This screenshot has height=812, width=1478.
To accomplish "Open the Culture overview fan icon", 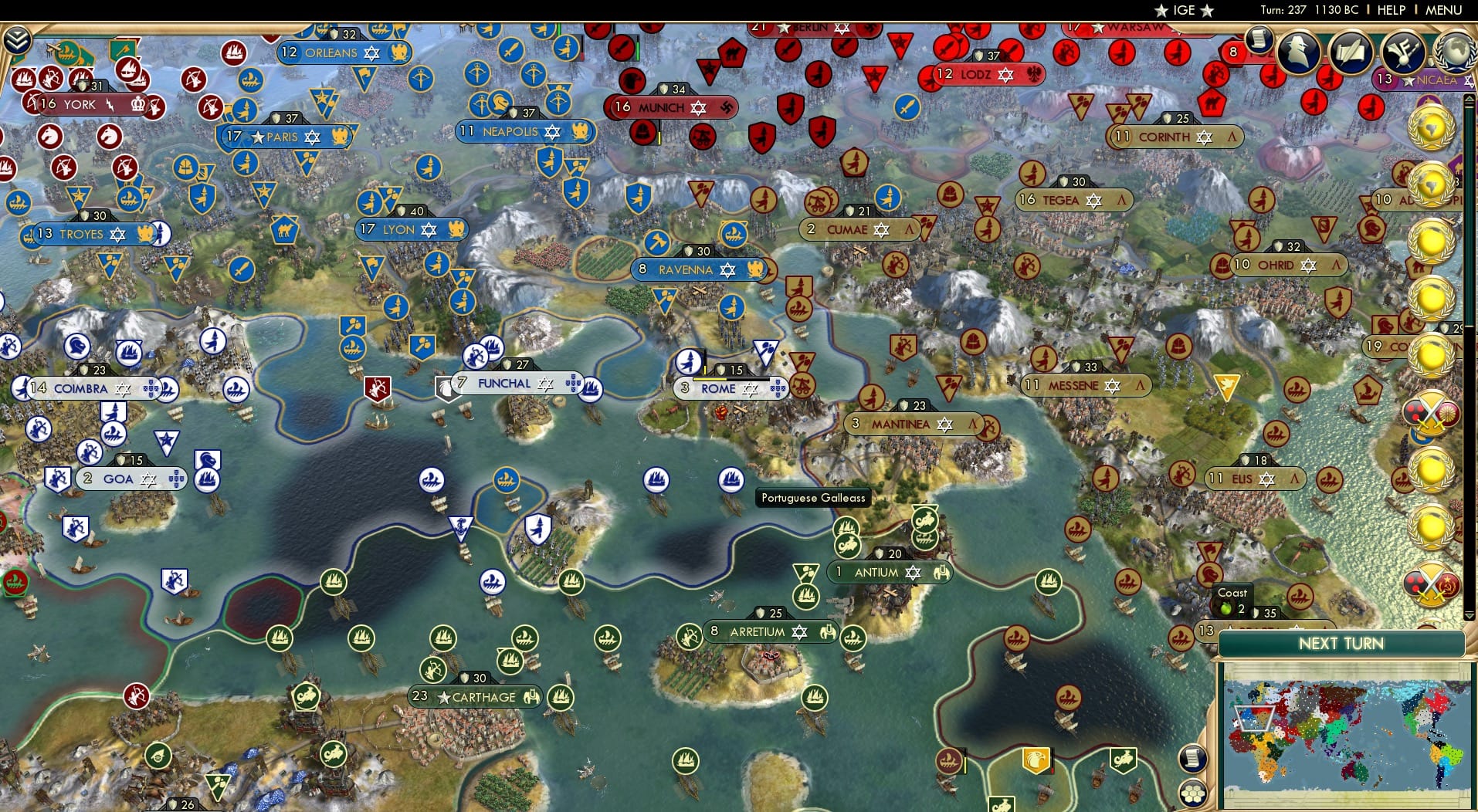I will [x=1404, y=52].
